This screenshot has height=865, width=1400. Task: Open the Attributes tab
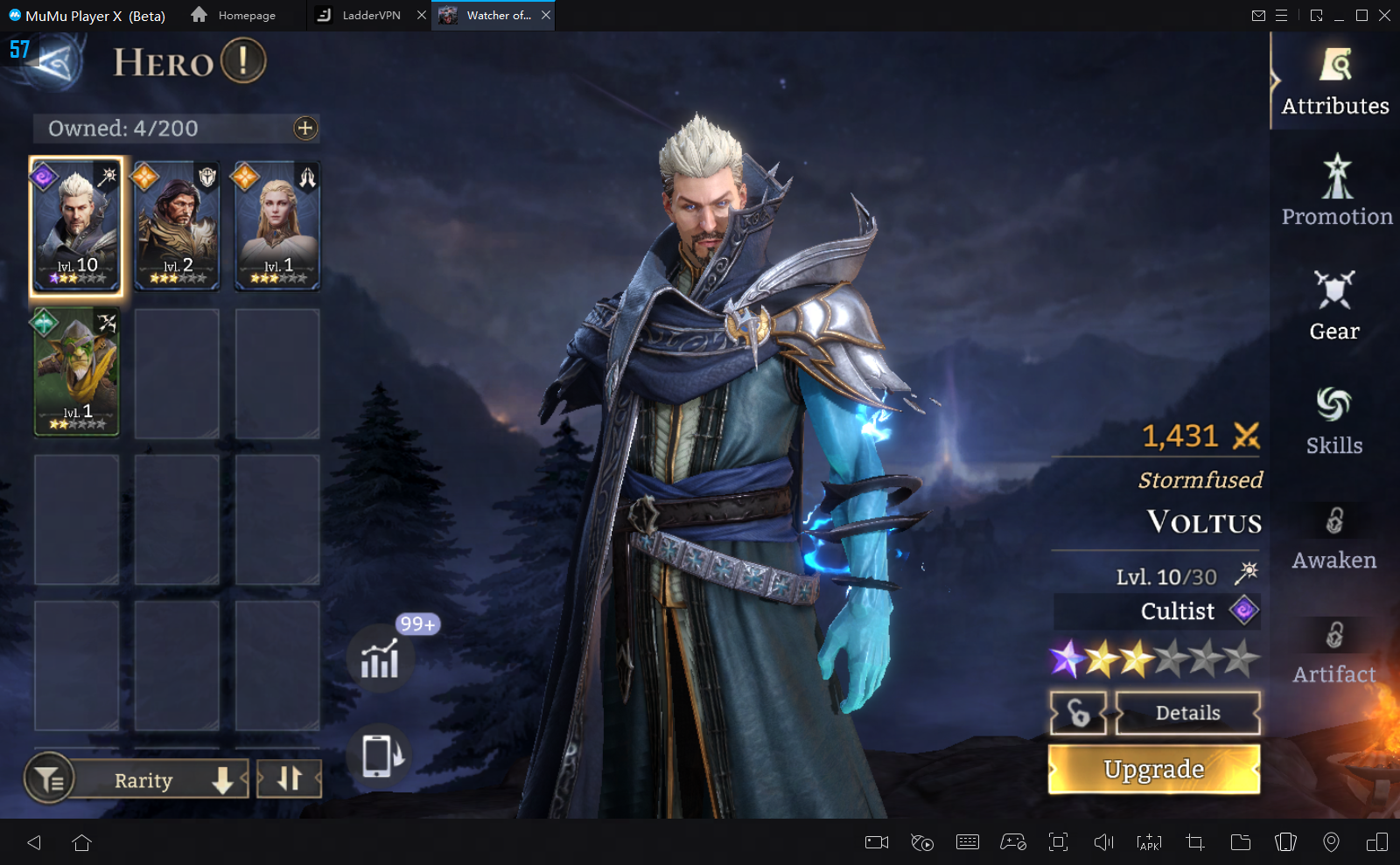pyautogui.click(x=1334, y=82)
